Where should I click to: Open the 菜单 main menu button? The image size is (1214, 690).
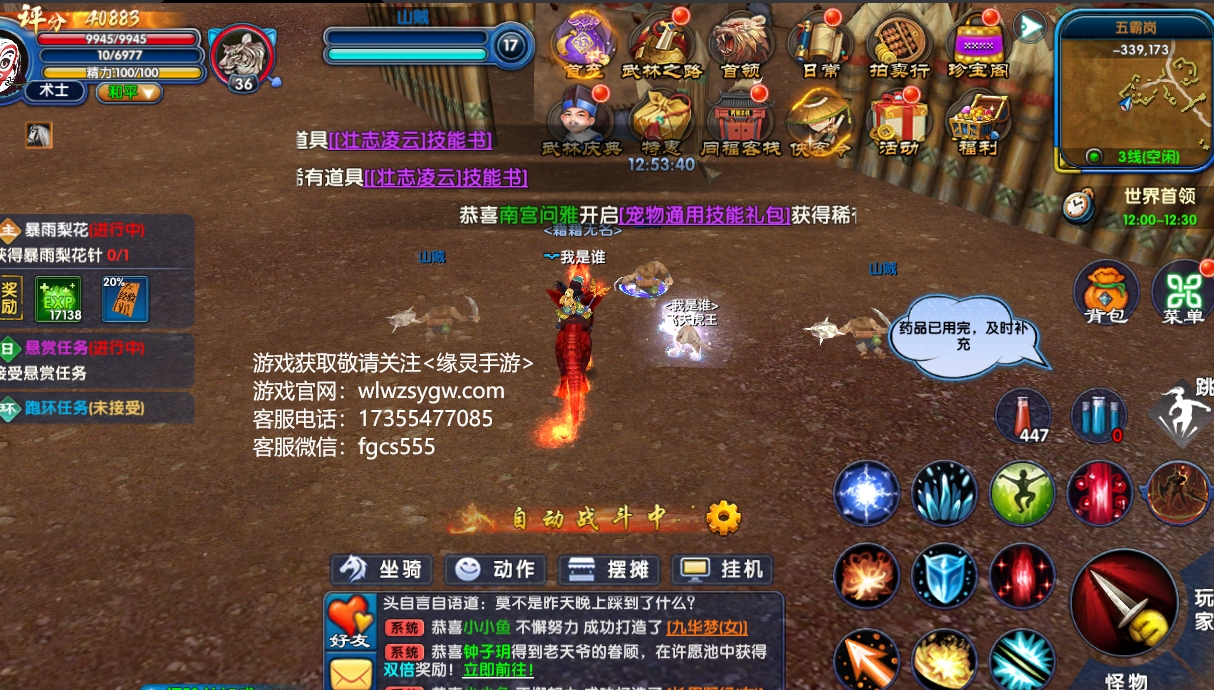pos(1183,292)
